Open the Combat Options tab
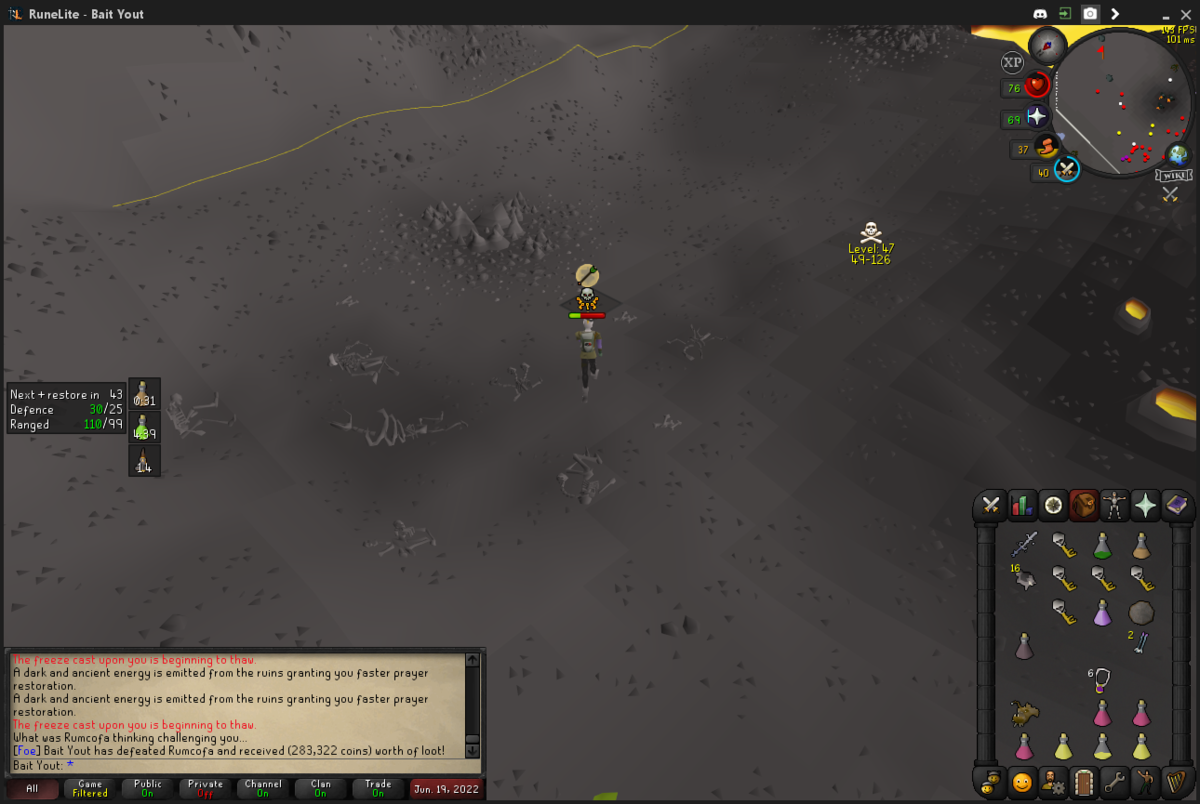Screen dimensions: 1200x804 click(991, 506)
